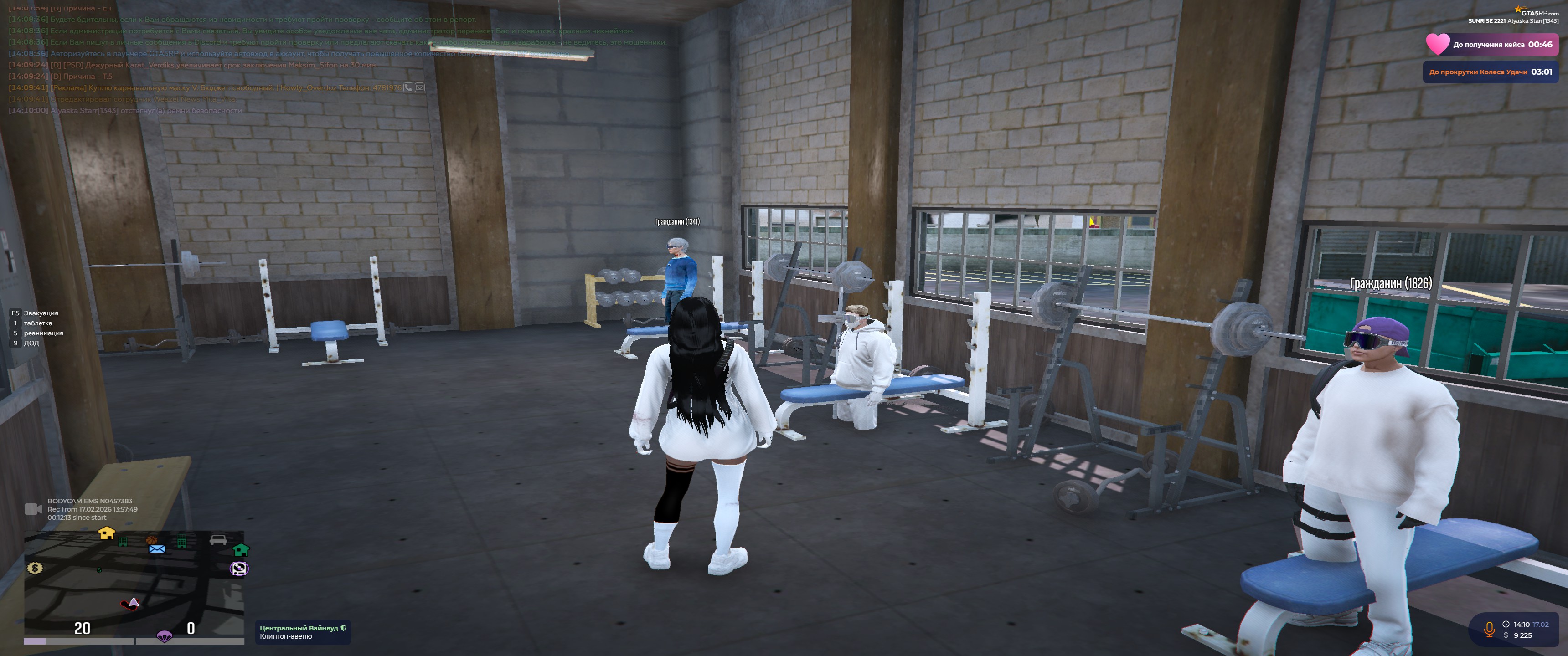The height and width of the screenshot is (656, 1568).
Task: Select the player arrow on the minimap
Action: click(x=133, y=602)
